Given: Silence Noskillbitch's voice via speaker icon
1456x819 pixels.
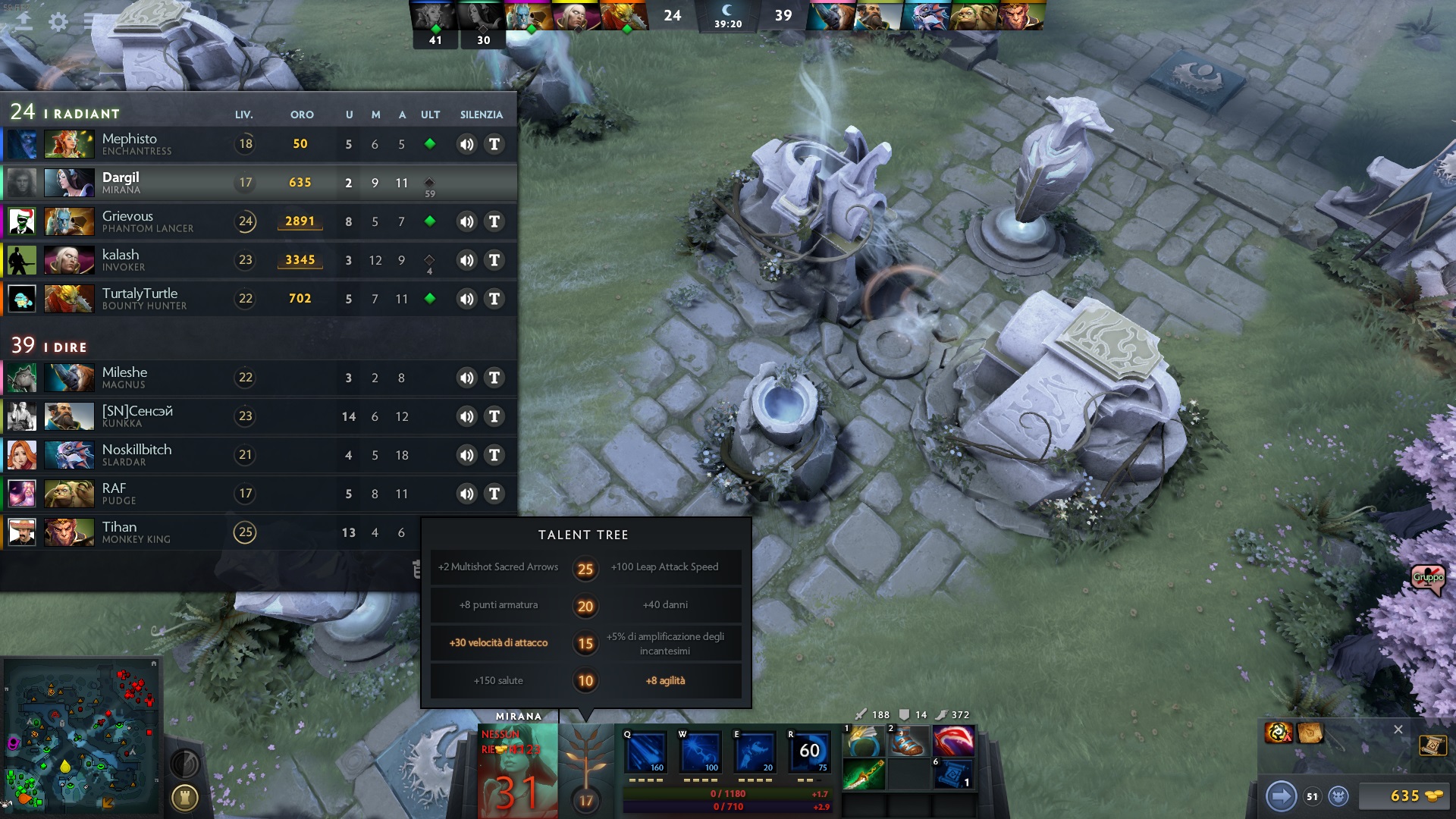Looking at the screenshot, I should 466,455.
